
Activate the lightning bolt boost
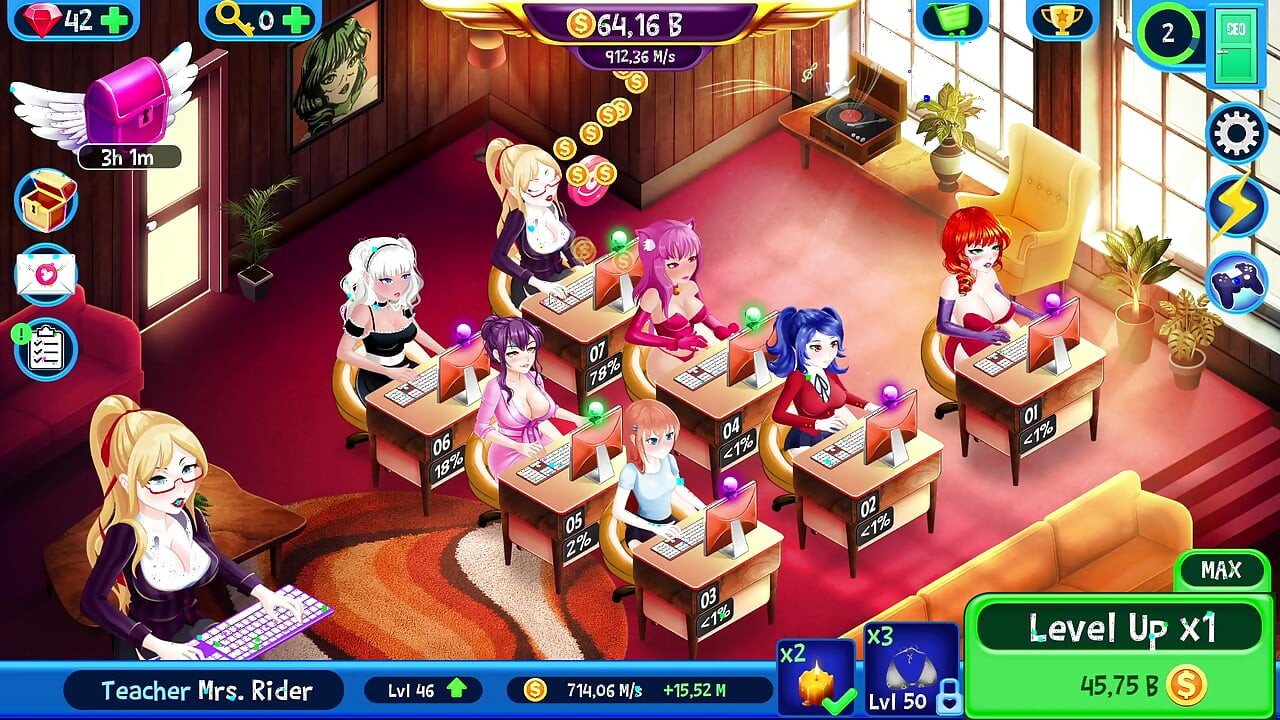click(x=1237, y=207)
